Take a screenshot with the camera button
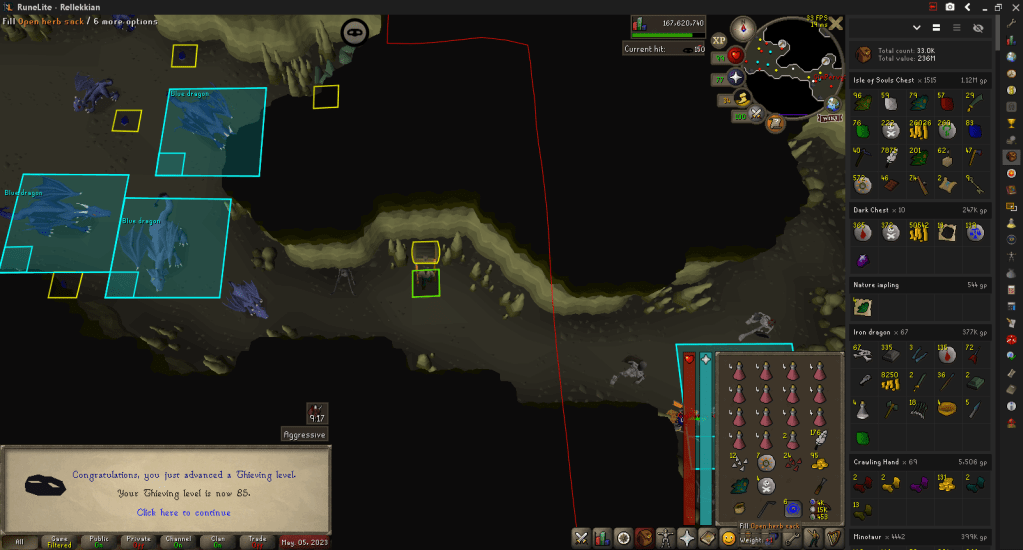Image resolution: width=1023 pixels, height=550 pixels. 949,7
